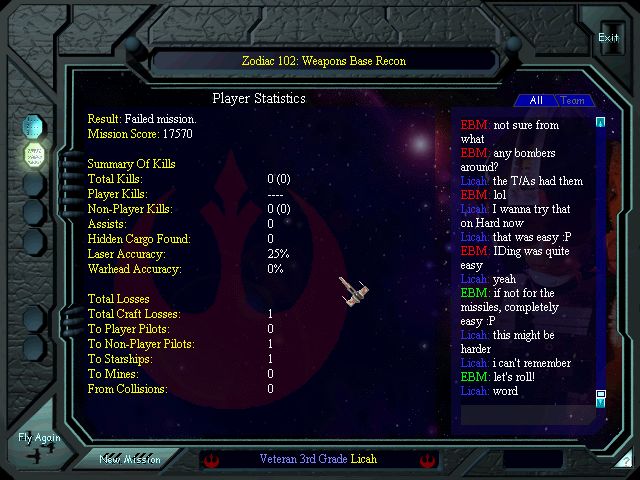Image resolution: width=640 pixels, height=480 pixels.
Task: Open help with the question mark corner button
Action: tap(625, 460)
